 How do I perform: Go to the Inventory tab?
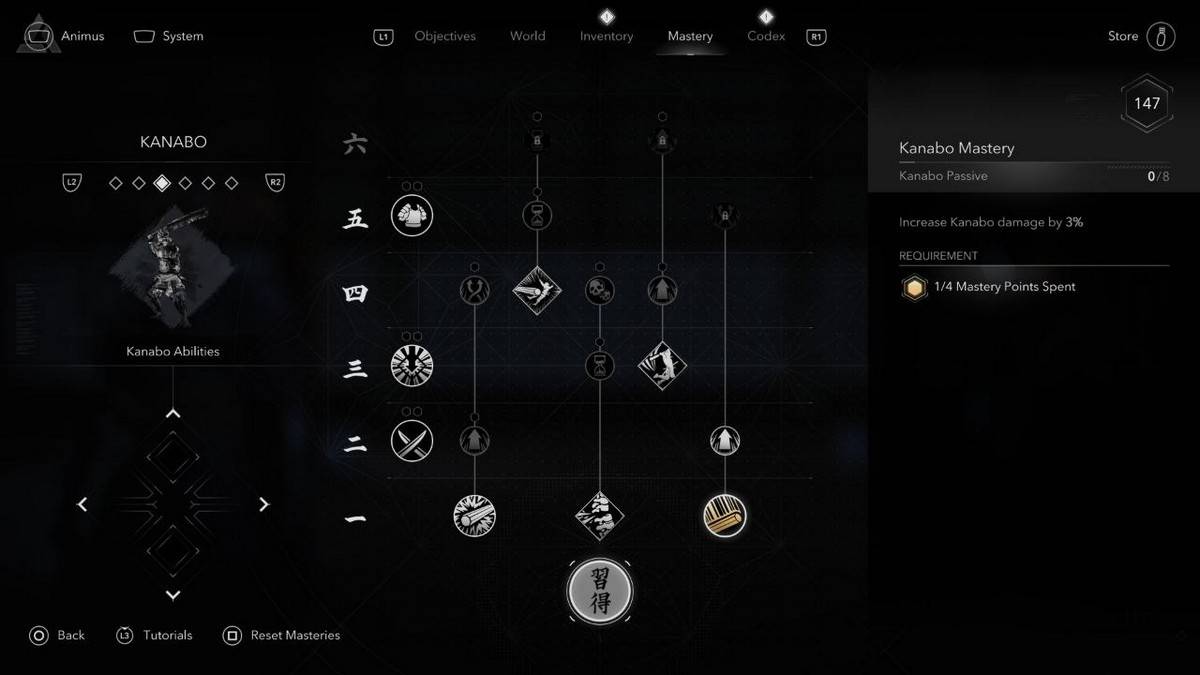pos(606,36)
